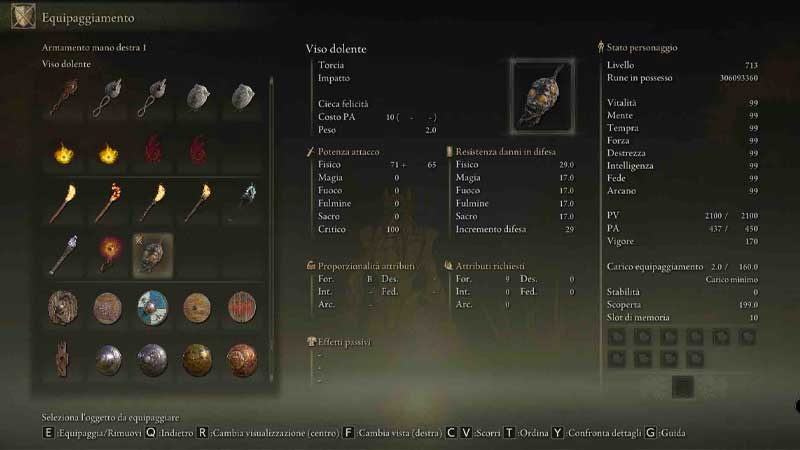This screenshot has height=450, width=800.
Task: Choose the red-striped wooden round shield
Action: pyautogui.click(x=242, y=307)
